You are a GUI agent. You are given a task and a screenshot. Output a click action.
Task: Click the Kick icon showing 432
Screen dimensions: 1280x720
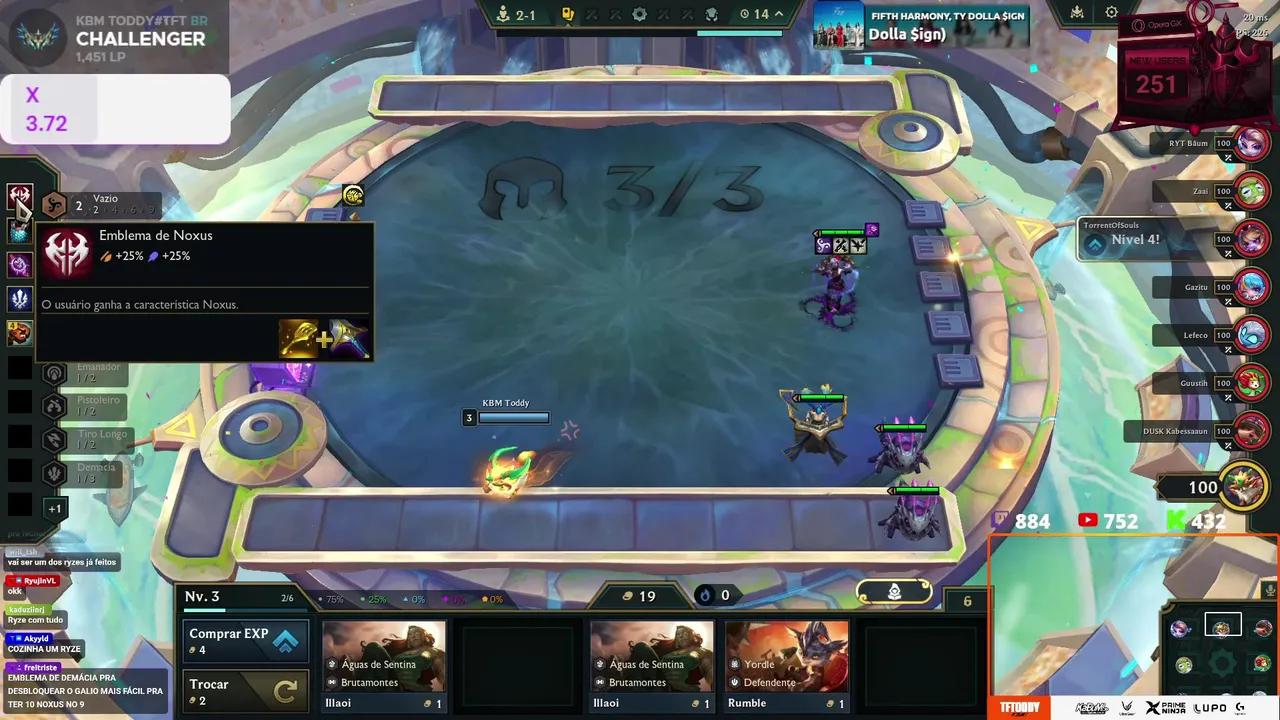point(1175,520)
